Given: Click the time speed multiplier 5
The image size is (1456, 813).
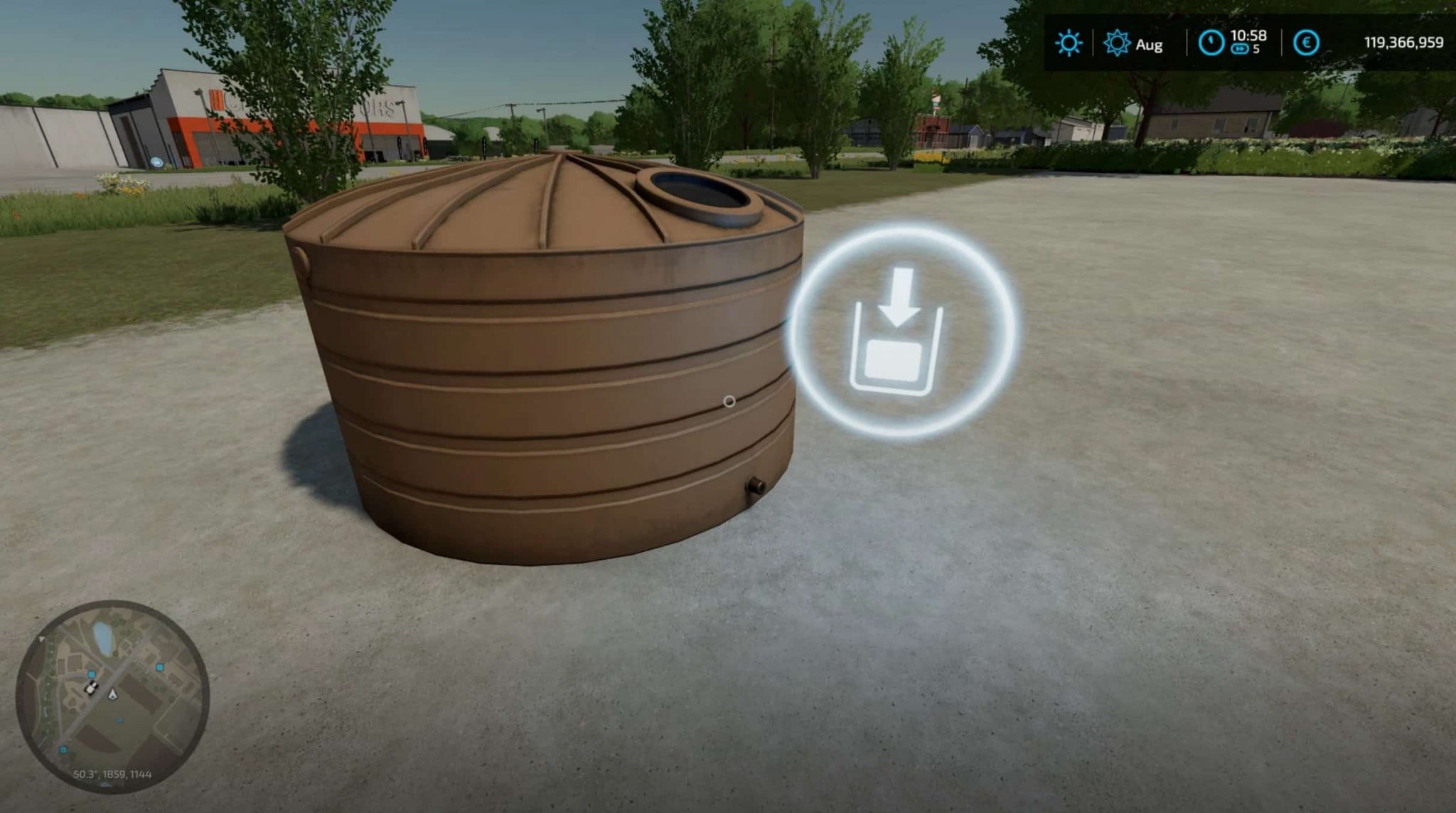Looking at the screenshot, I should click(x=1255, y=48).
